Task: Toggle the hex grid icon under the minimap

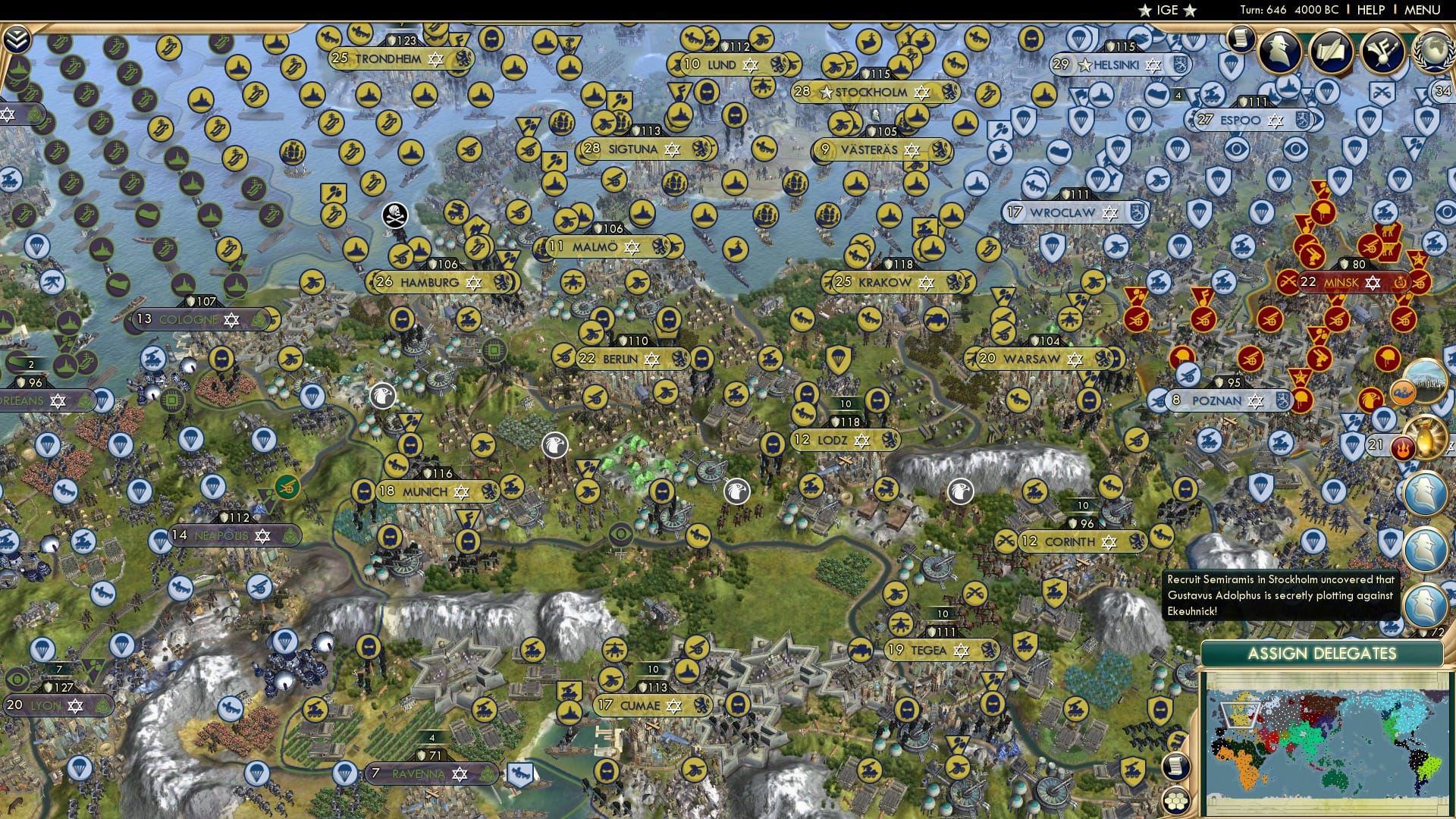Action: tap(1176, 802)
